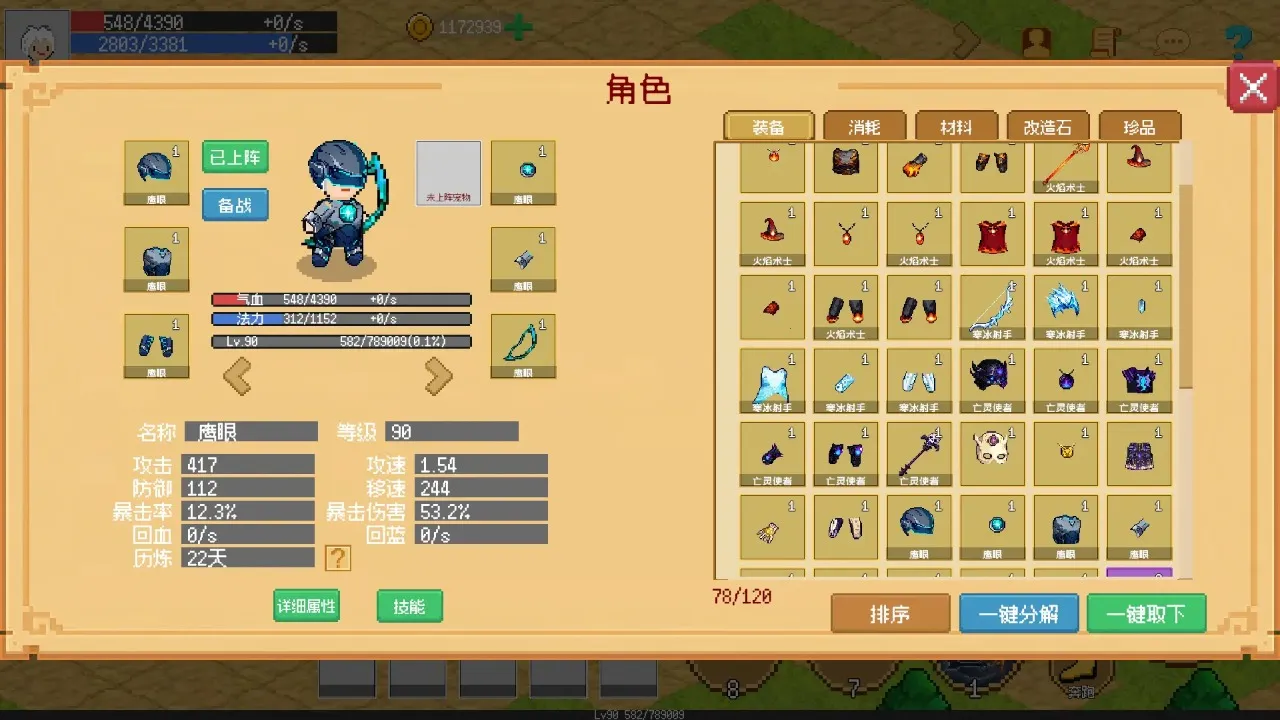Image resolution: width=1280 pixels, height=720 pixels.
Task: Open the help question mark icon
Action: pyautogui.click(x=1238, y=40)
